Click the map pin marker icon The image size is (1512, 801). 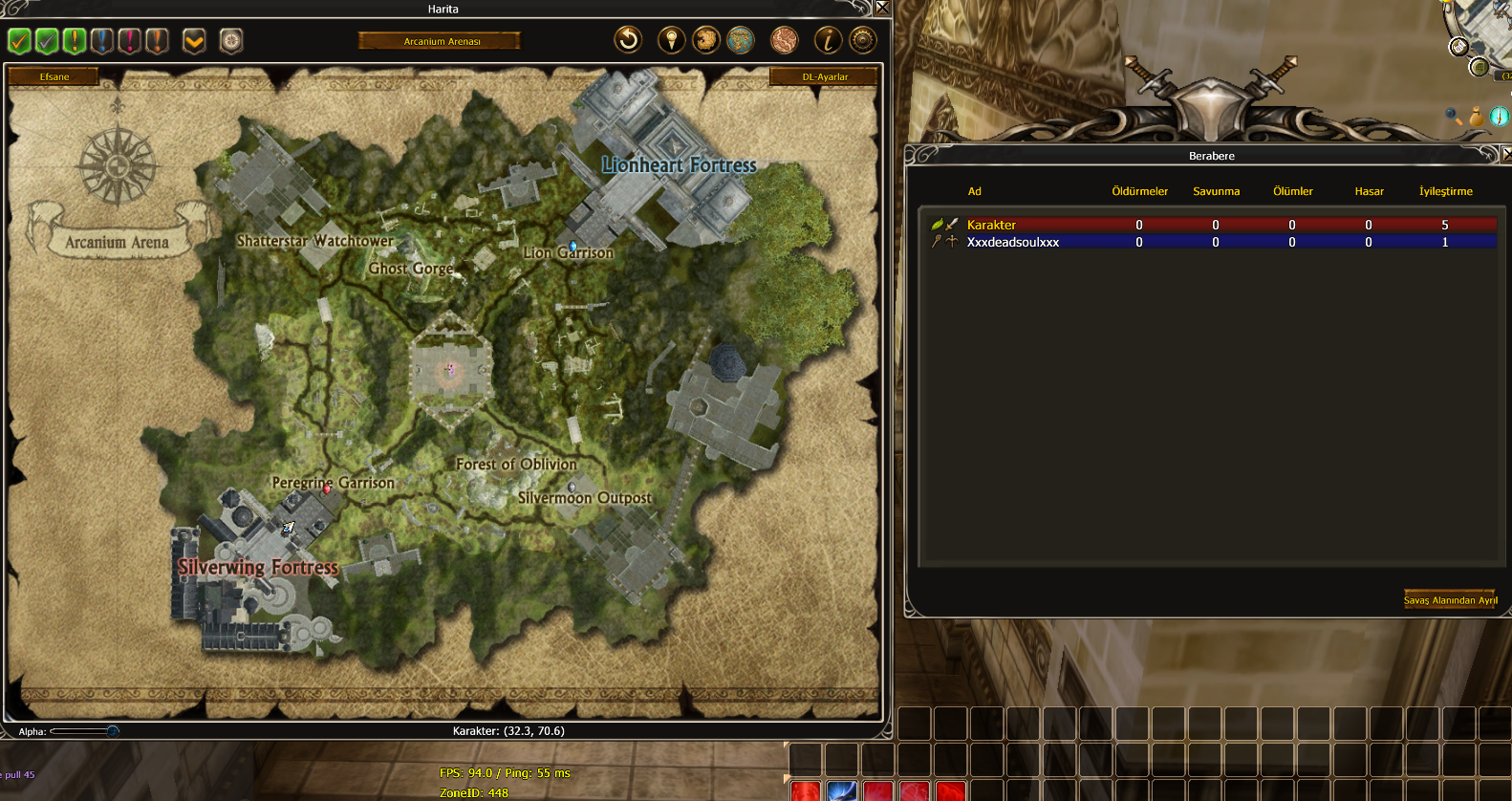[x=671, y=40]
